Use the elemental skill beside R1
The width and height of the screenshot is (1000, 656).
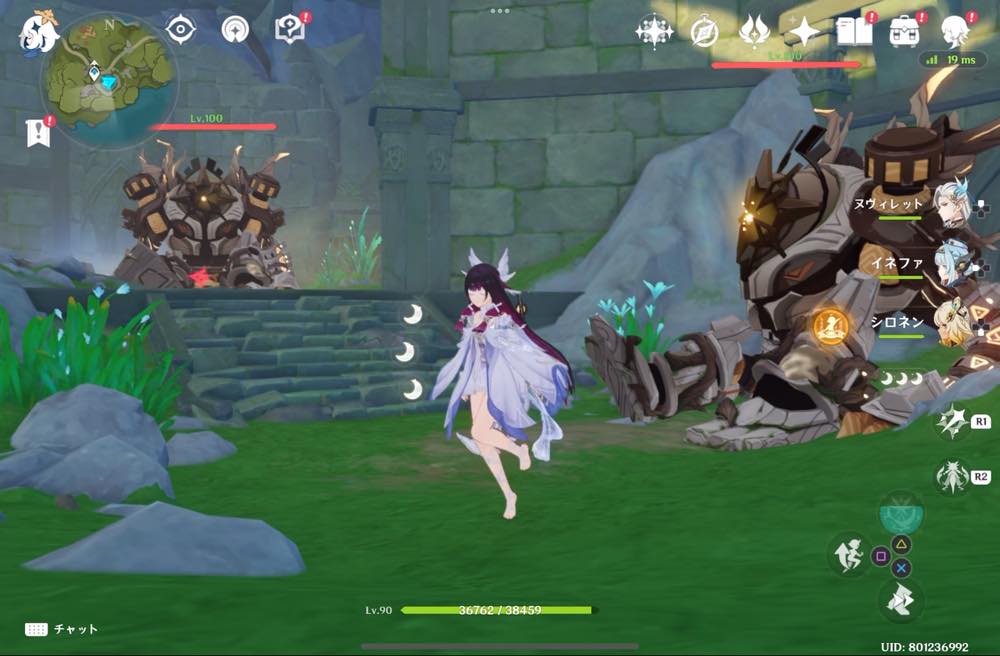pyautogui.click(x=950, y=422)
